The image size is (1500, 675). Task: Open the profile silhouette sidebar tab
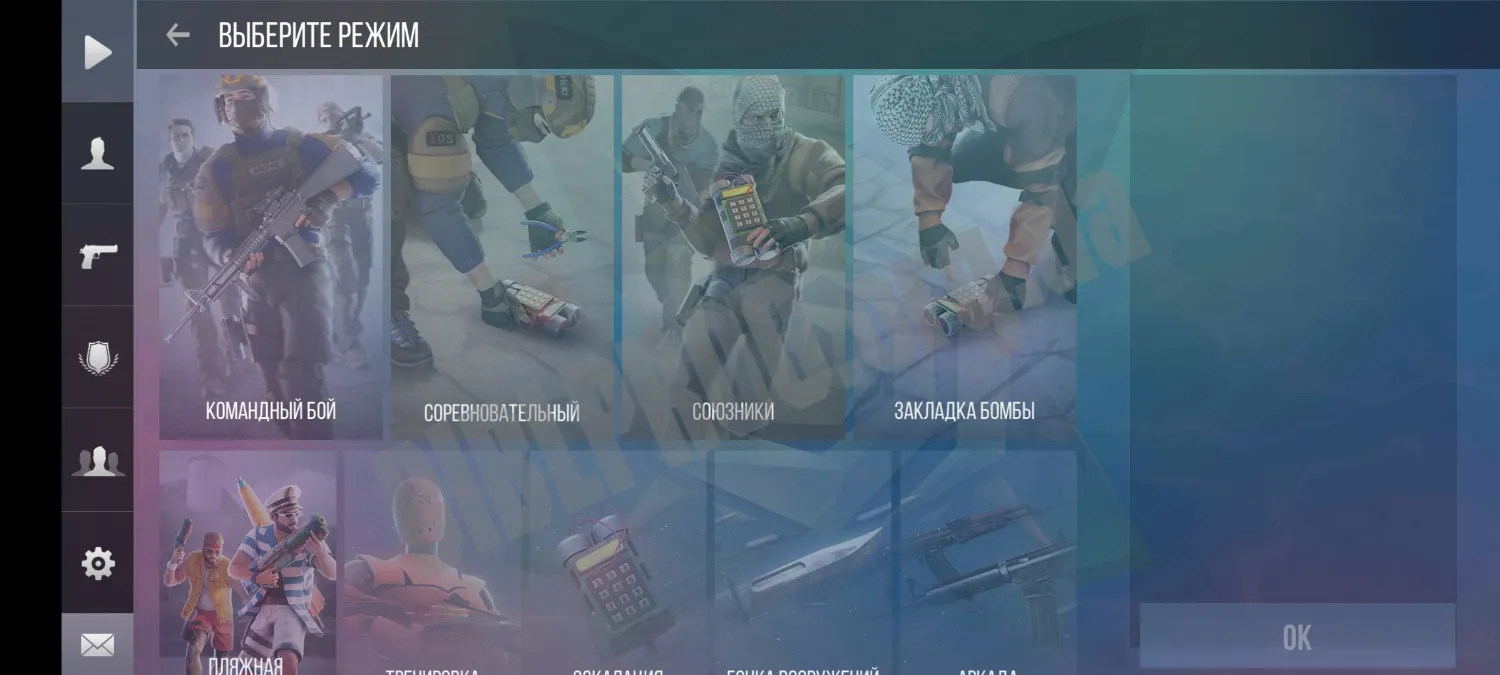point(98,154)
